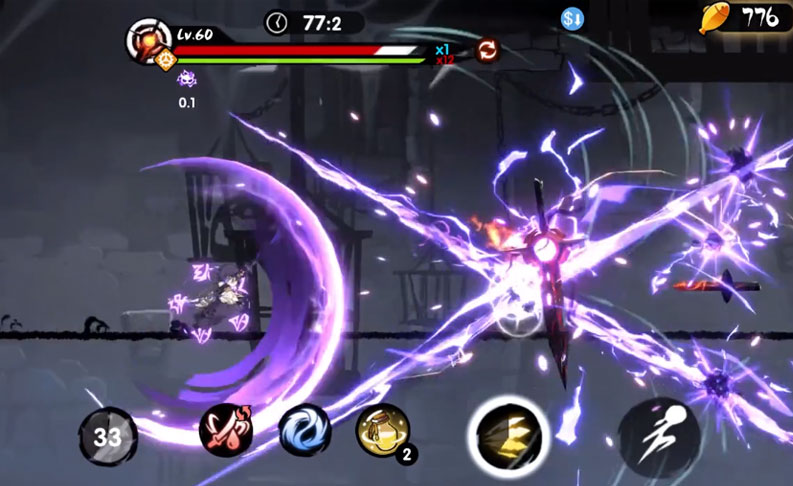Image resolution: width=793 pixels, height=486 pixels.
Task: Tap the red swap arrows icon
Action: point(487,50)
